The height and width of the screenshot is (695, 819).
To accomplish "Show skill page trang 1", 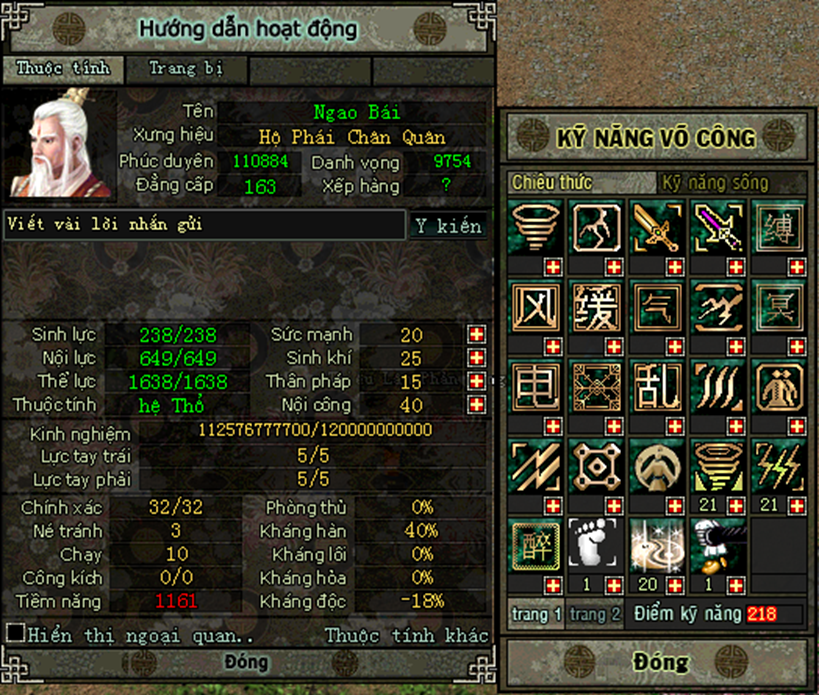I will [x=536, y=614].
